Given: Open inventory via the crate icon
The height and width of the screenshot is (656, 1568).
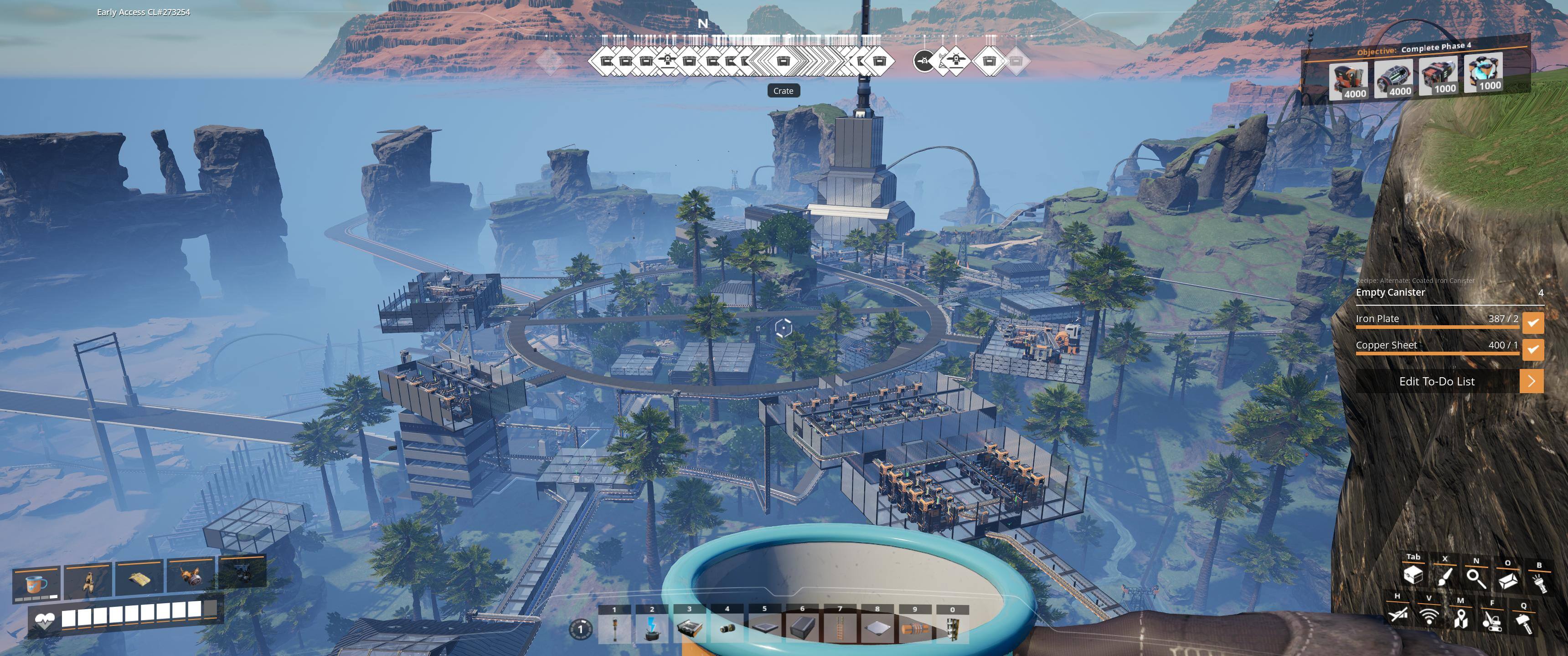Looking at the screenshot, I should 1413,574.
